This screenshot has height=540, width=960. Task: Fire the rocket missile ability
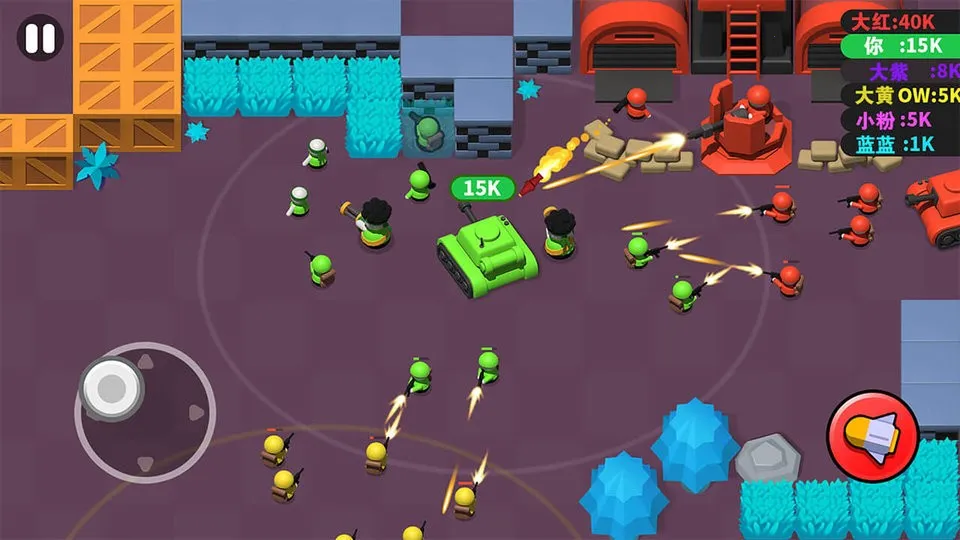coord(872,436)
